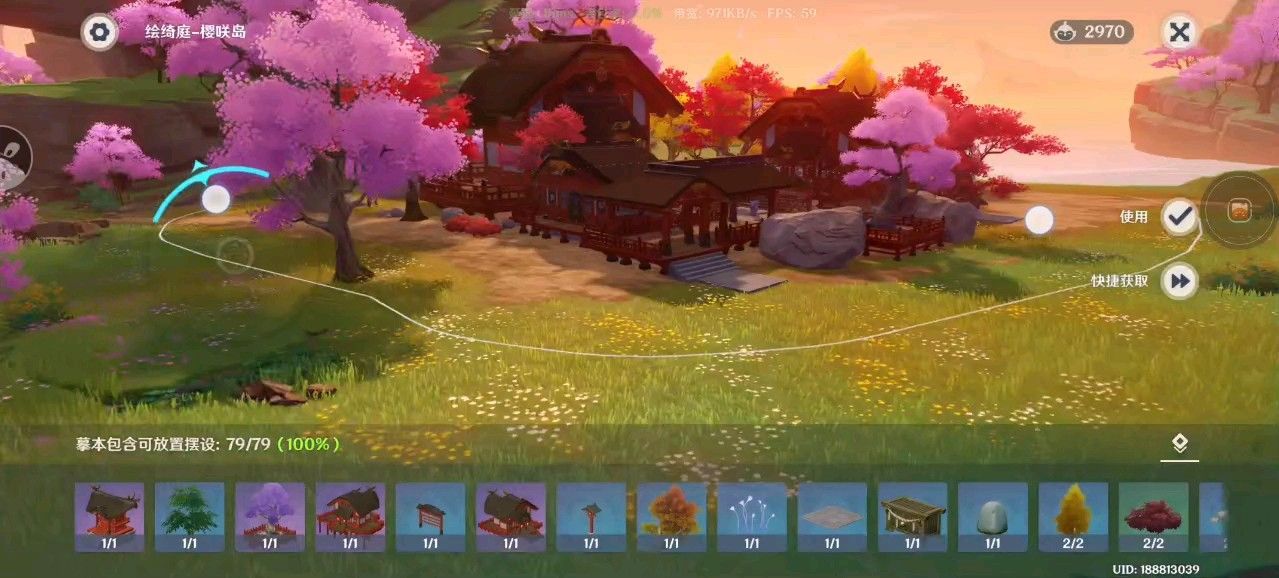
Task: Confirm with the 使用 checkmark button
Action: click(x=1180, y=216)
